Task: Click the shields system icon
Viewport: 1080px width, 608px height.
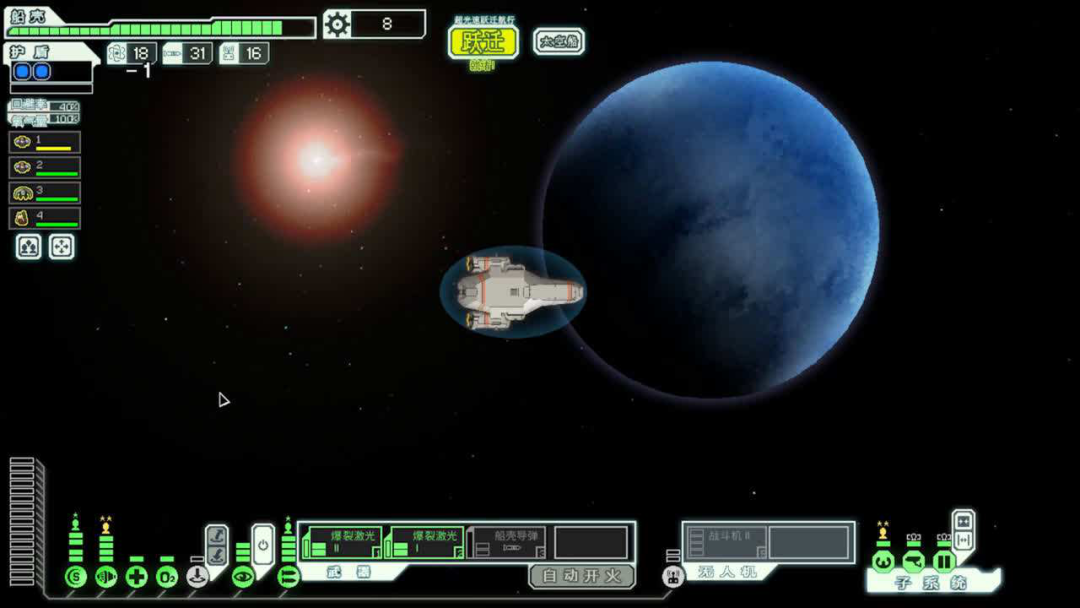Action: tap(75, 577)
